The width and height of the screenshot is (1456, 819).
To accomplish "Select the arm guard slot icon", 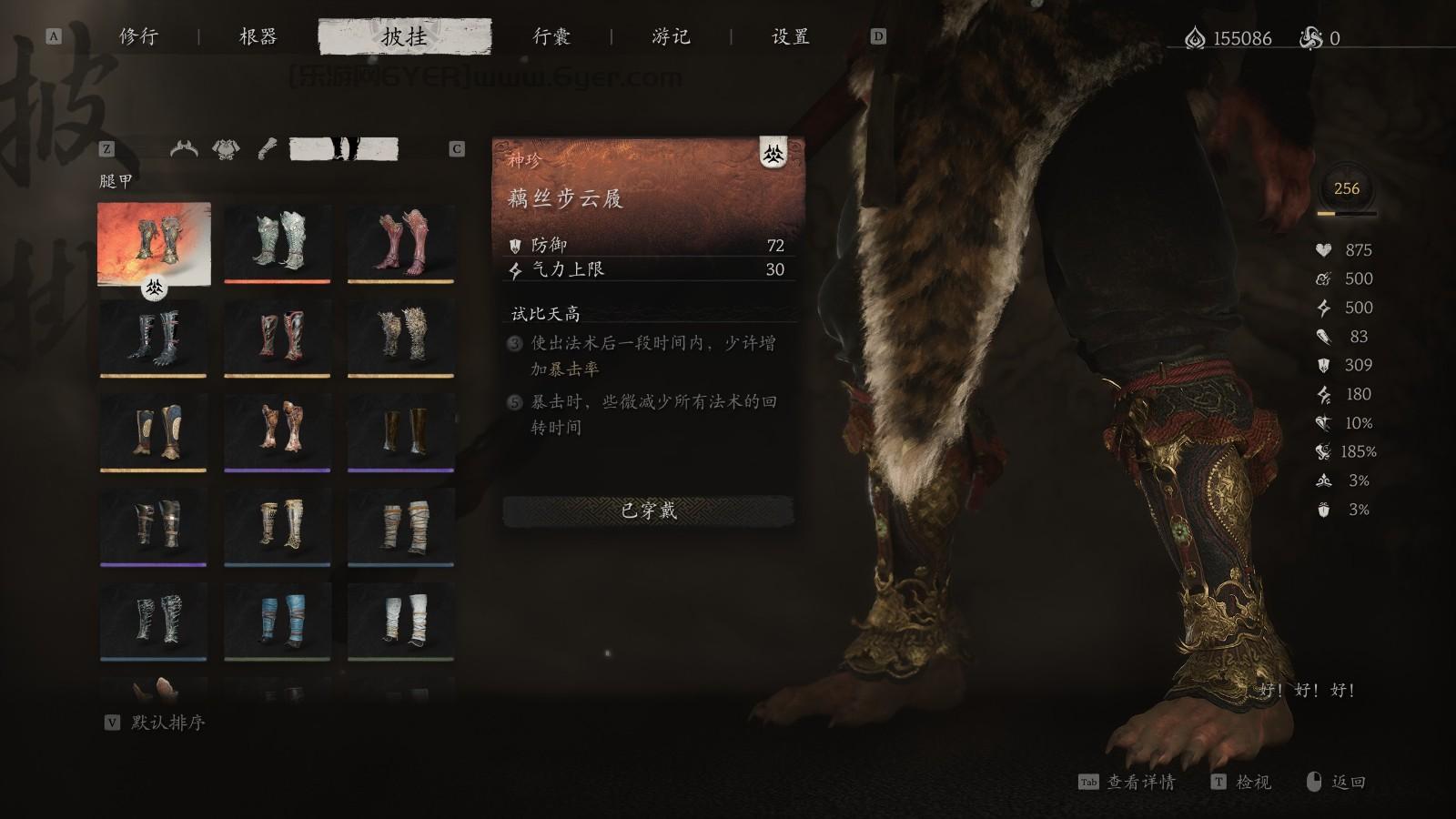I will 267,147.
